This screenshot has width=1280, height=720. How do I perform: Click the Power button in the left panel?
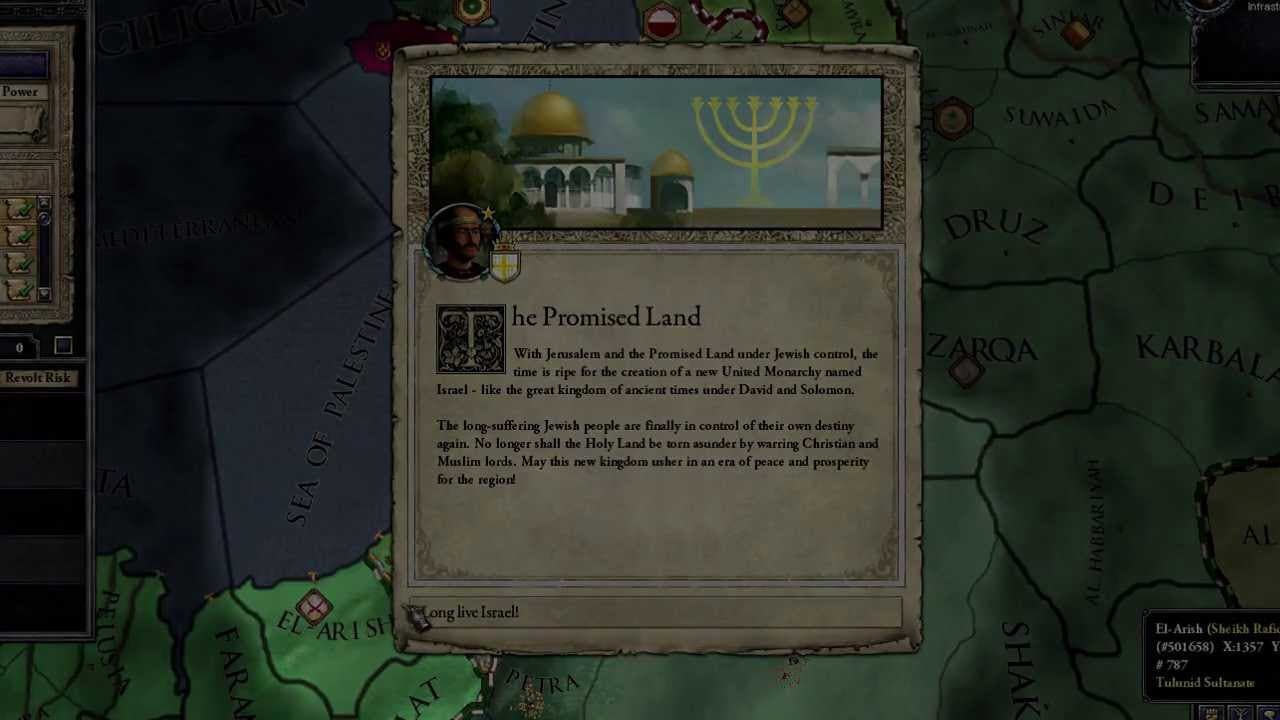[22, 91]
